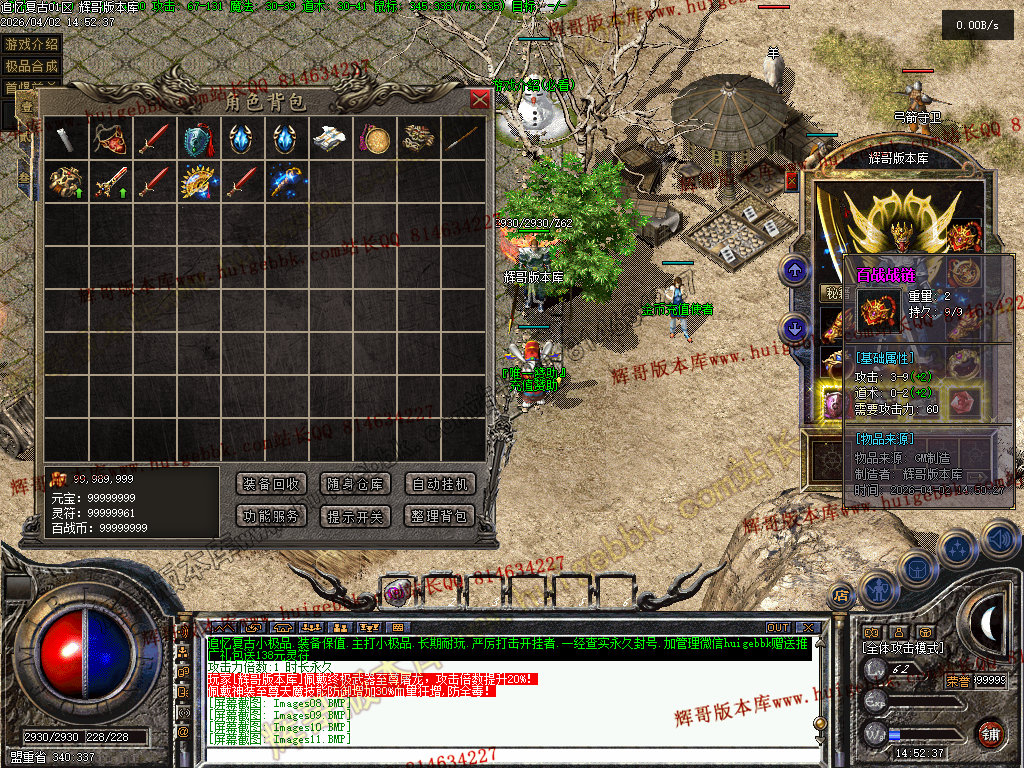
Task: Open 随身仓库 portable storage
Action: pyautogui.click(x=355, y=484)
